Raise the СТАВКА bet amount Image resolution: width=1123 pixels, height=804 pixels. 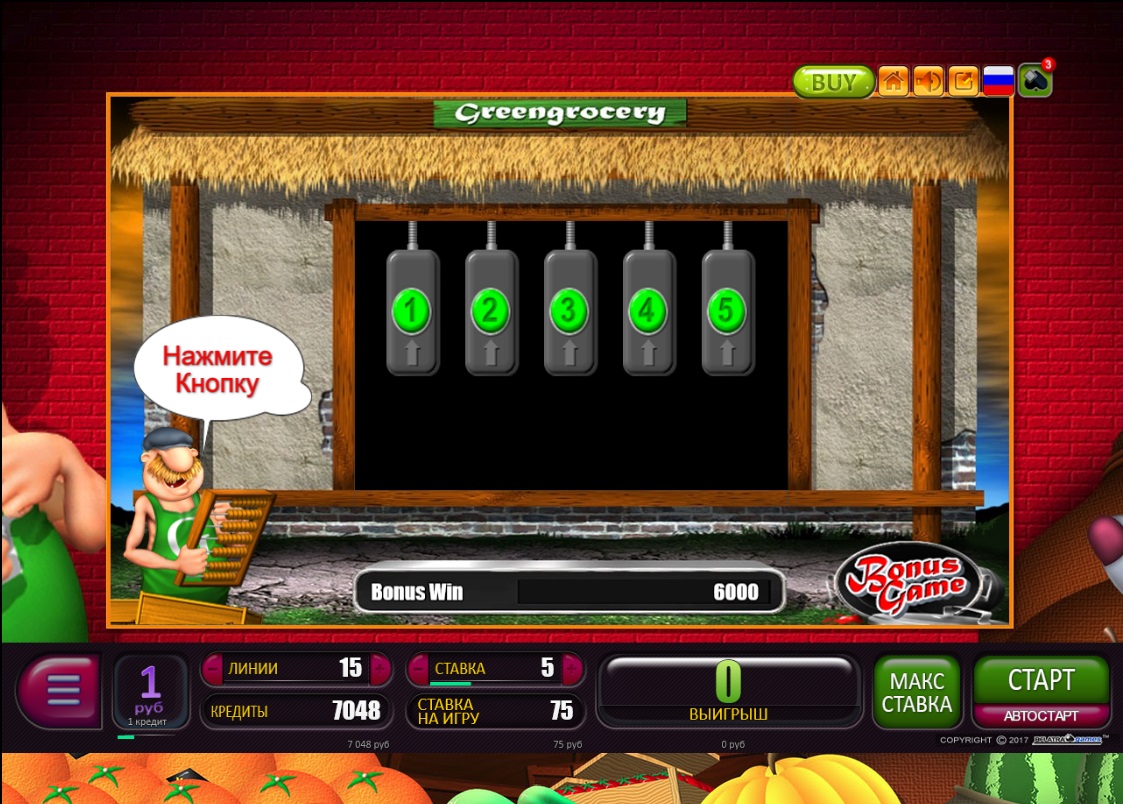point(573,668)
